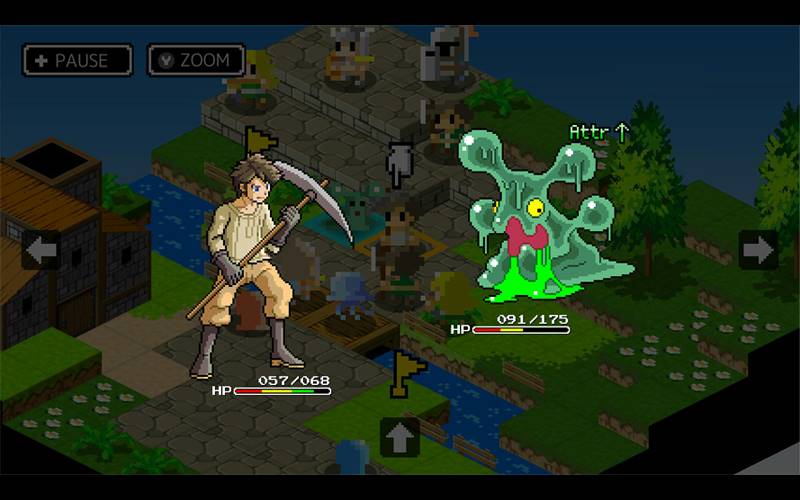Move the camera with the up arrow
This screenshot has width=800, height=500.
click(399, 437)
